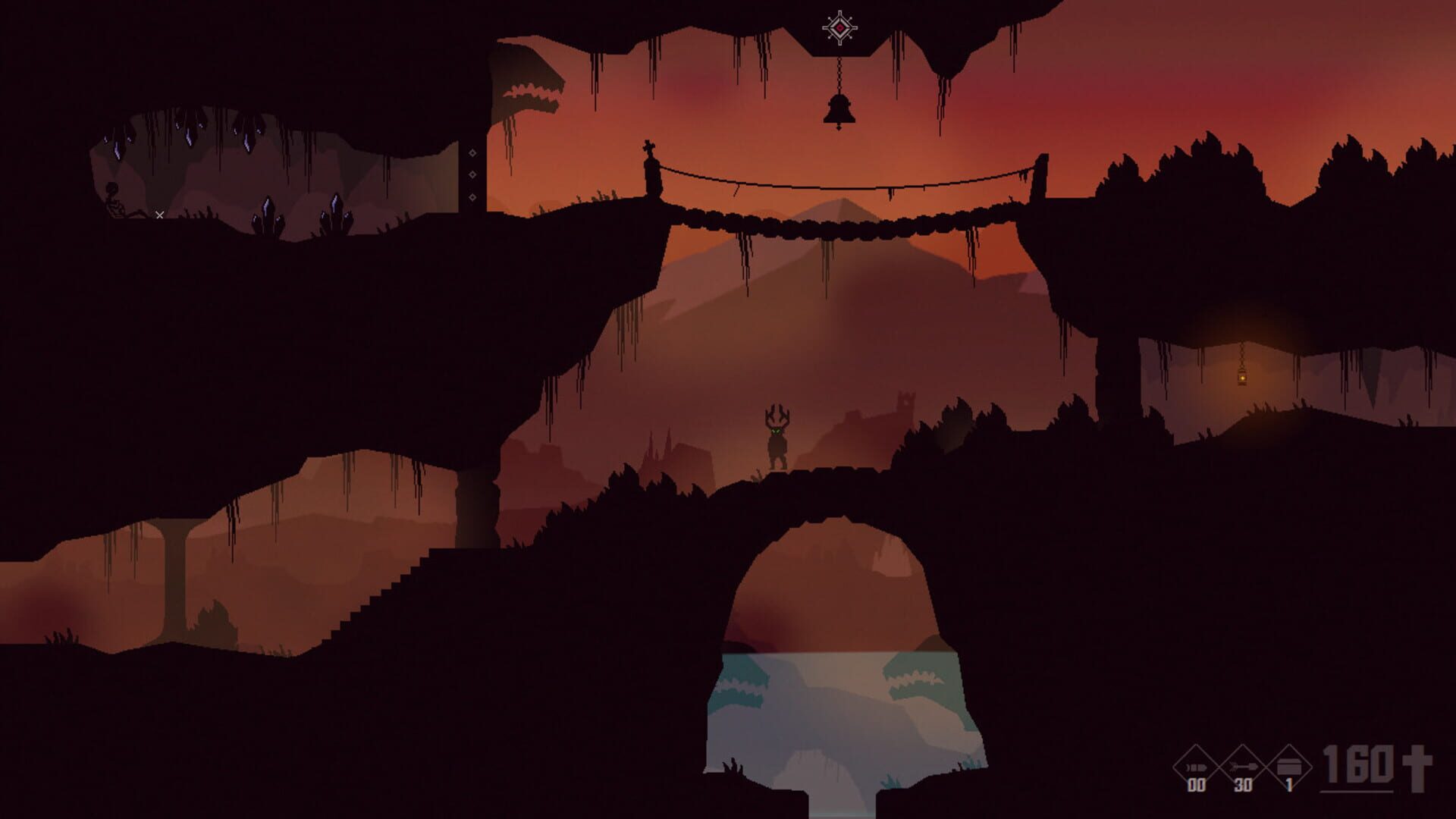Click the arrow icon showing 30 remaining

pyautogui.click(x=1244, y=767)
